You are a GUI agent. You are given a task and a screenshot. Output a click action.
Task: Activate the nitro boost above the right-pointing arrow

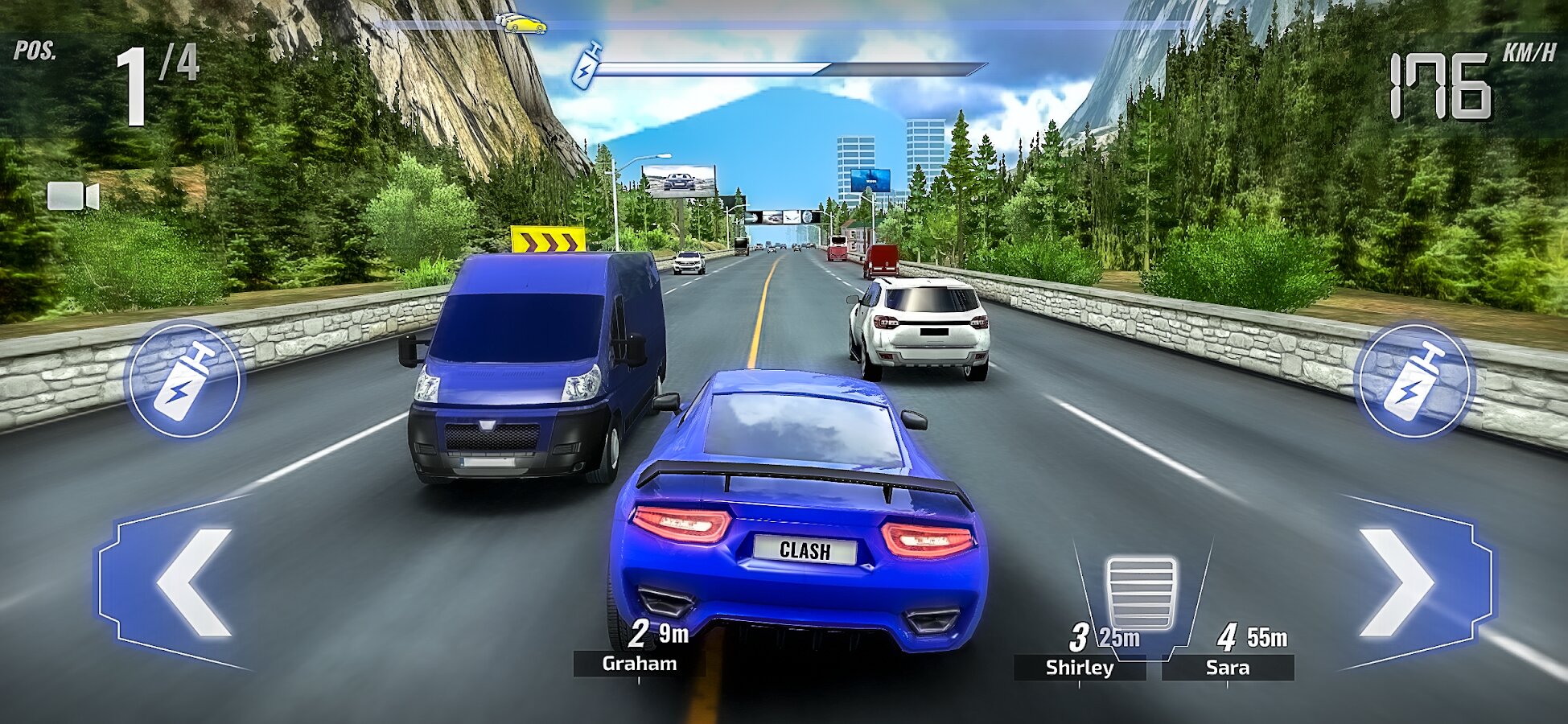pyautogui.click(x=1413, y=381)
